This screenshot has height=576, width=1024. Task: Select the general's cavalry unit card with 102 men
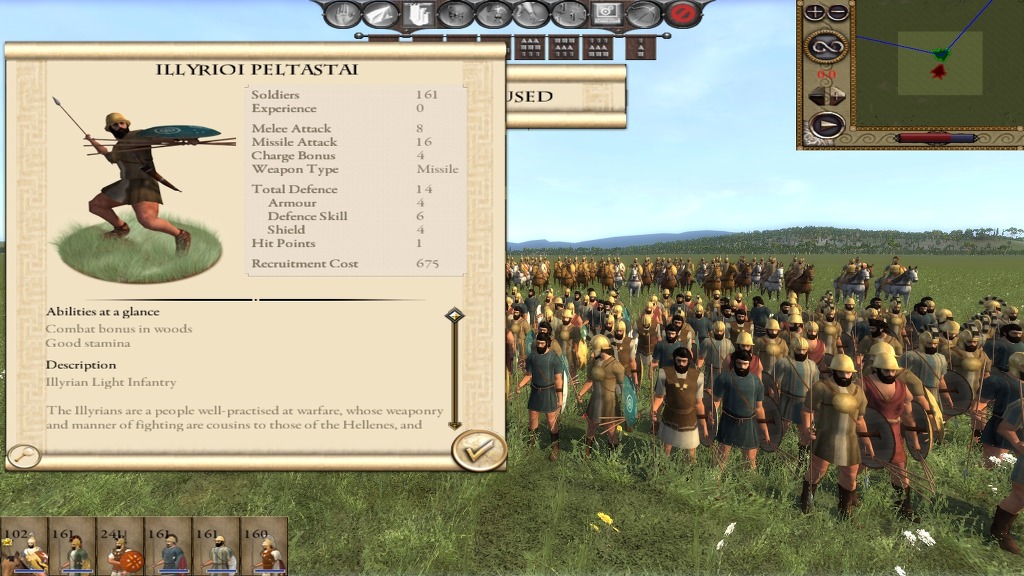[x=24, y=546]
